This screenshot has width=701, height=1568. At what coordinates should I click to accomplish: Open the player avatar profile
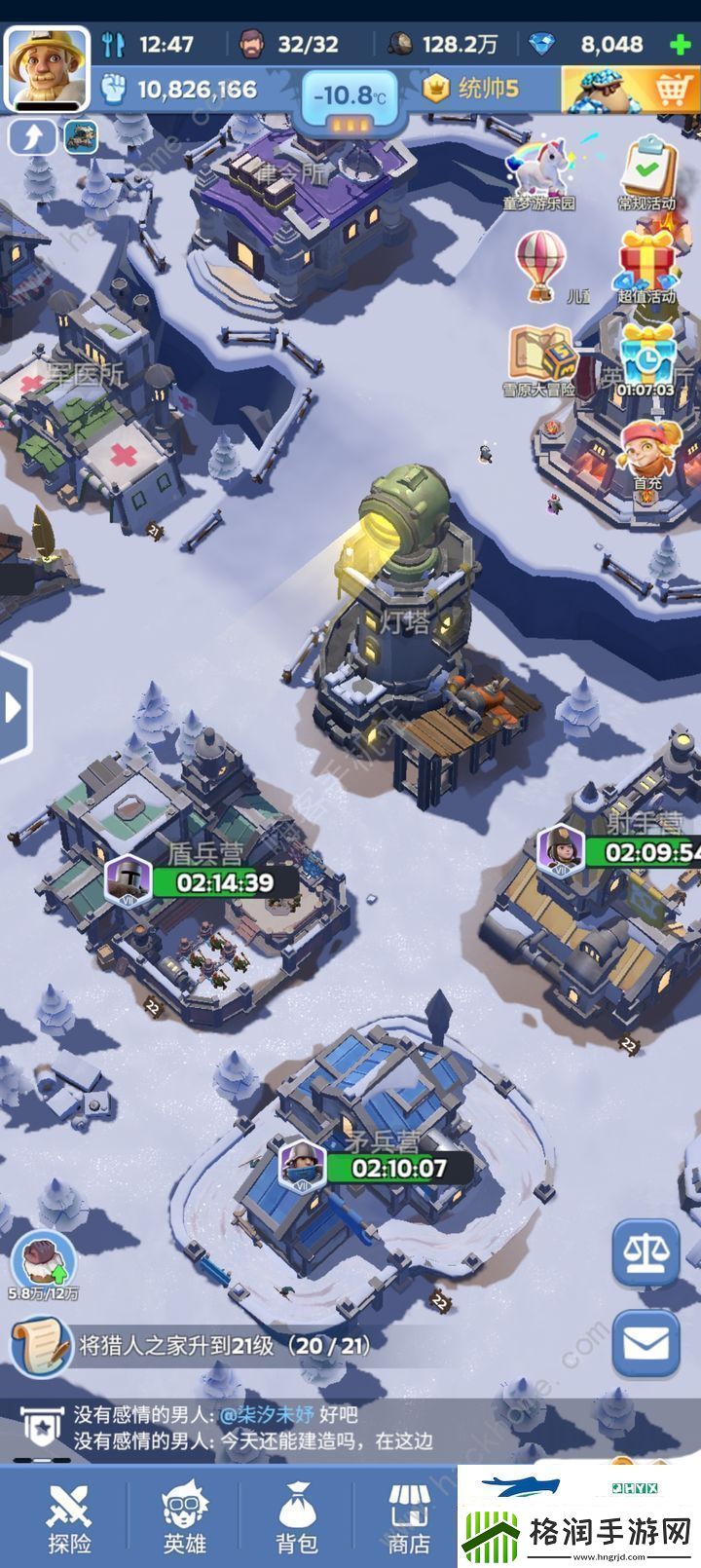(47, 68)
